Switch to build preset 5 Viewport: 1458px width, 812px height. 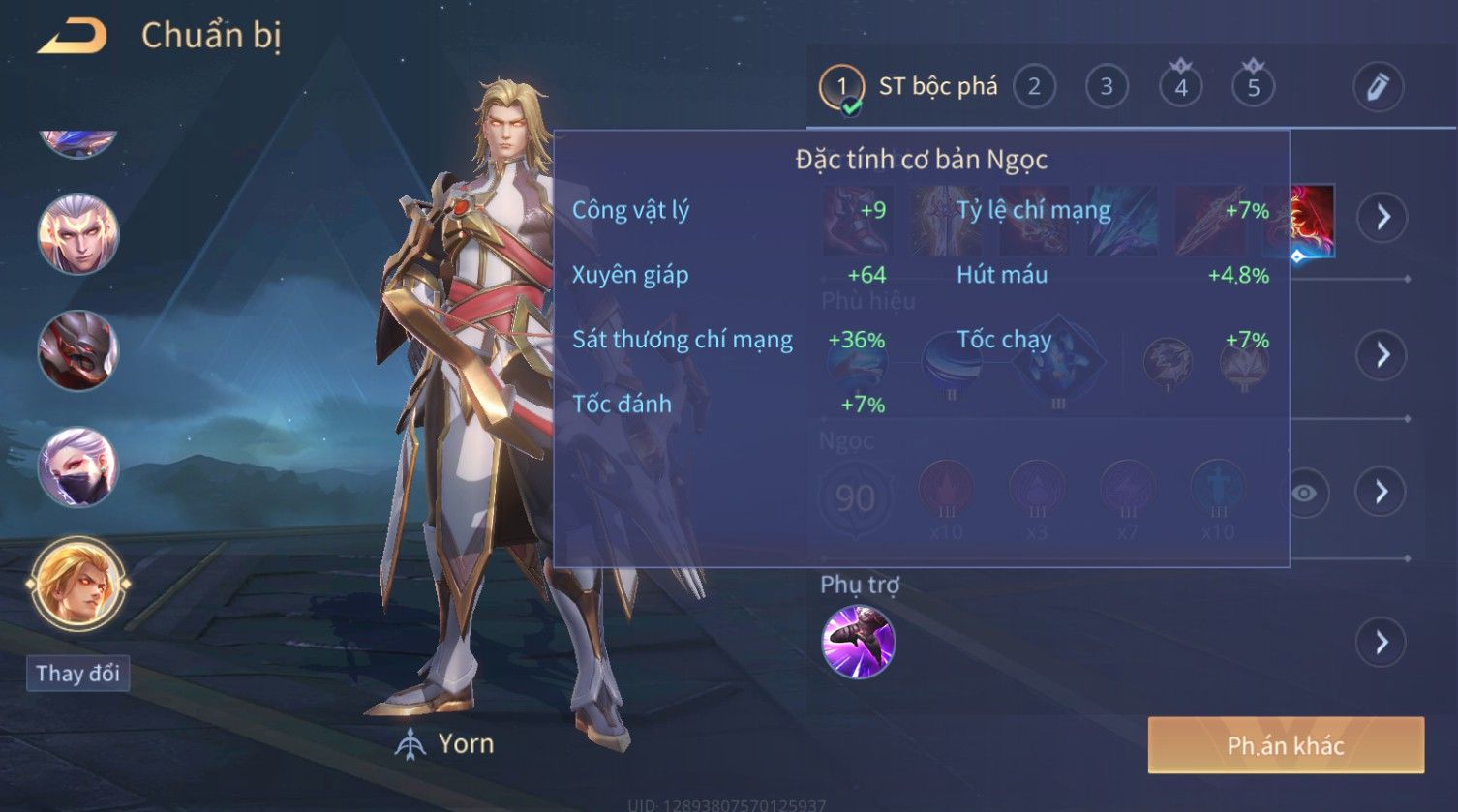[x=1253, y=88]
